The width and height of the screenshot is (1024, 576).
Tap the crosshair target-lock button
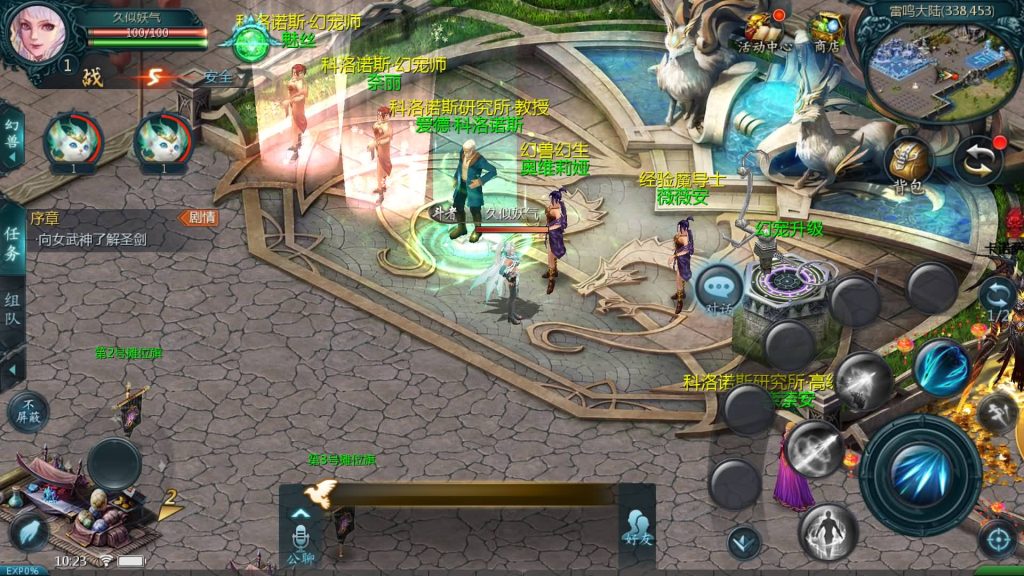(x=996, y=539)
